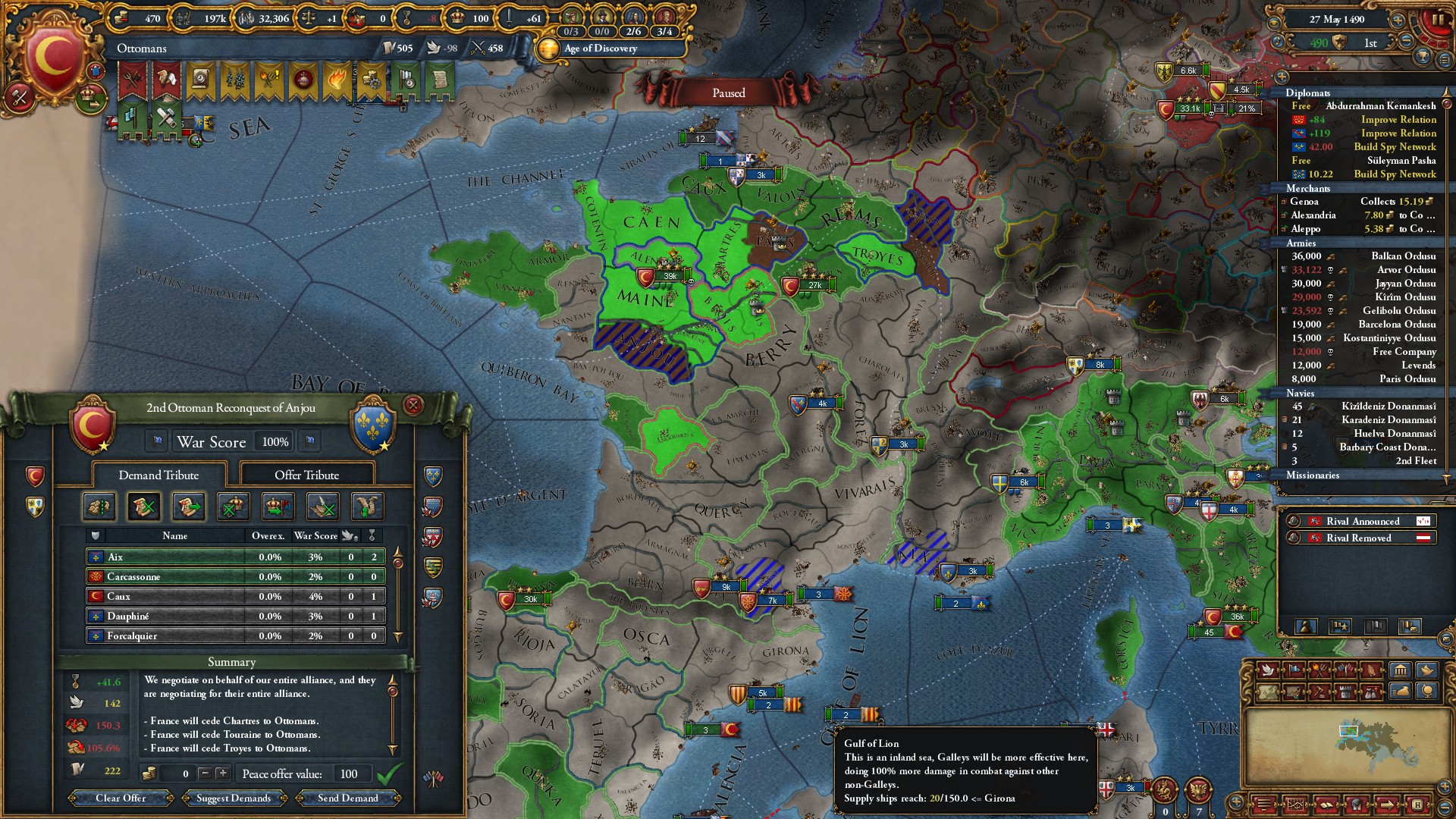Image resolution: width=1456 pixels, height=819 pixels.
Task: Click the Suggest Demands button
Action: (234, 798)
